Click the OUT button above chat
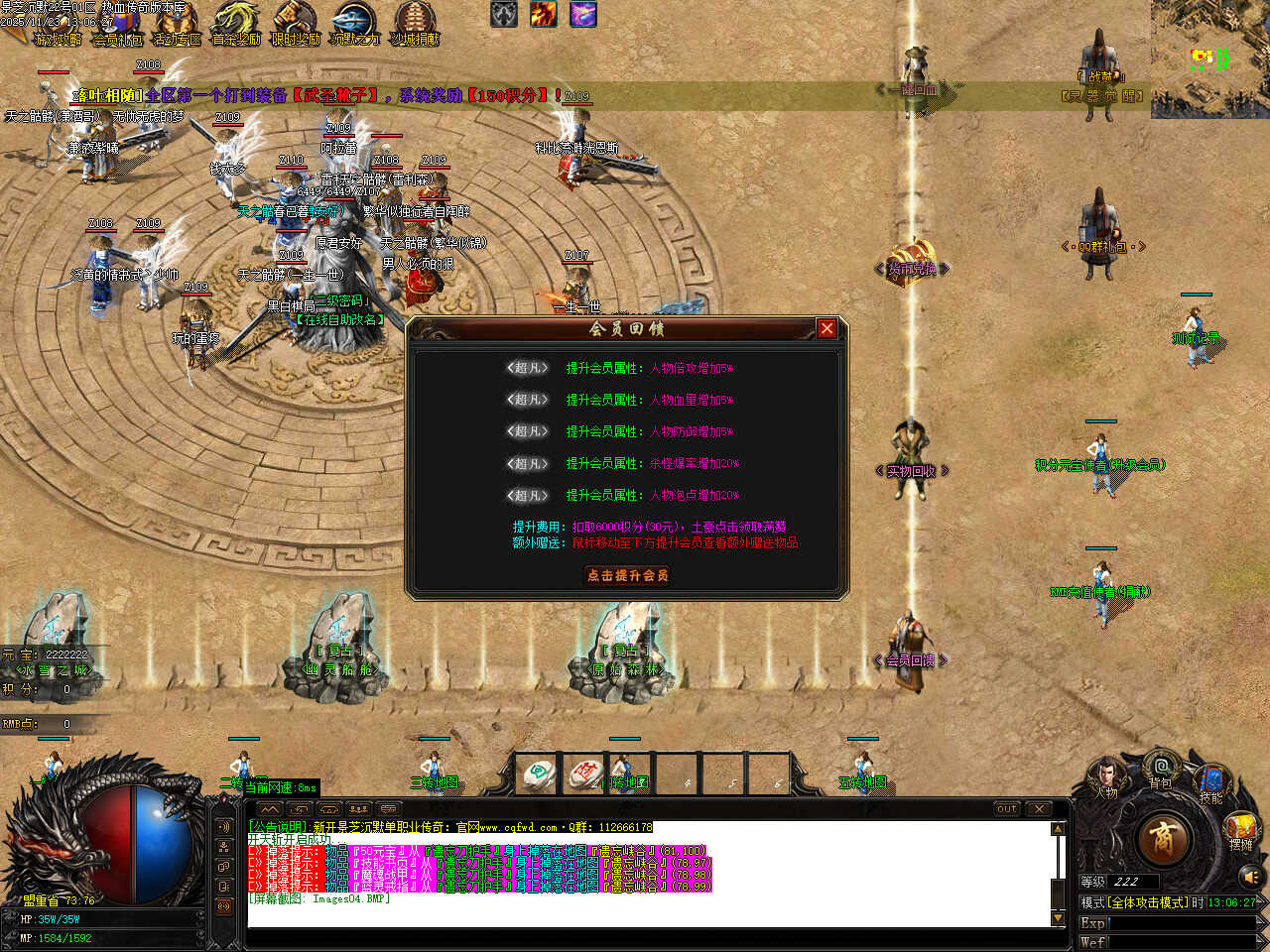This screenshot has width=1270, height=952. click(1007, 809)
